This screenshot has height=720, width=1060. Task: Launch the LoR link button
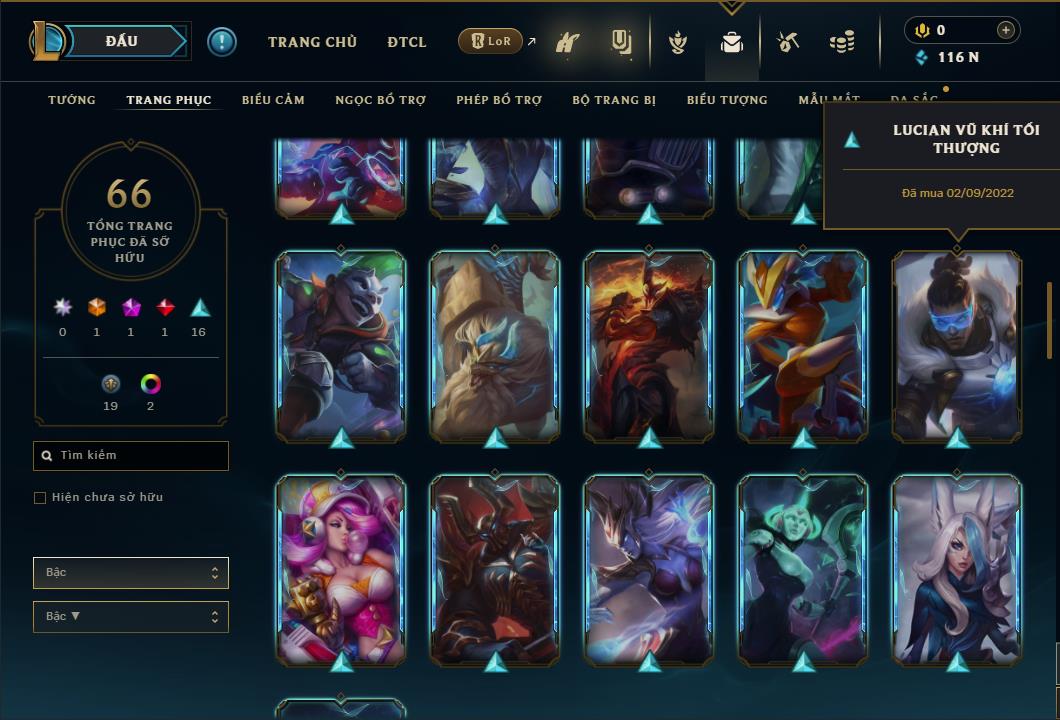coord(491,41)
